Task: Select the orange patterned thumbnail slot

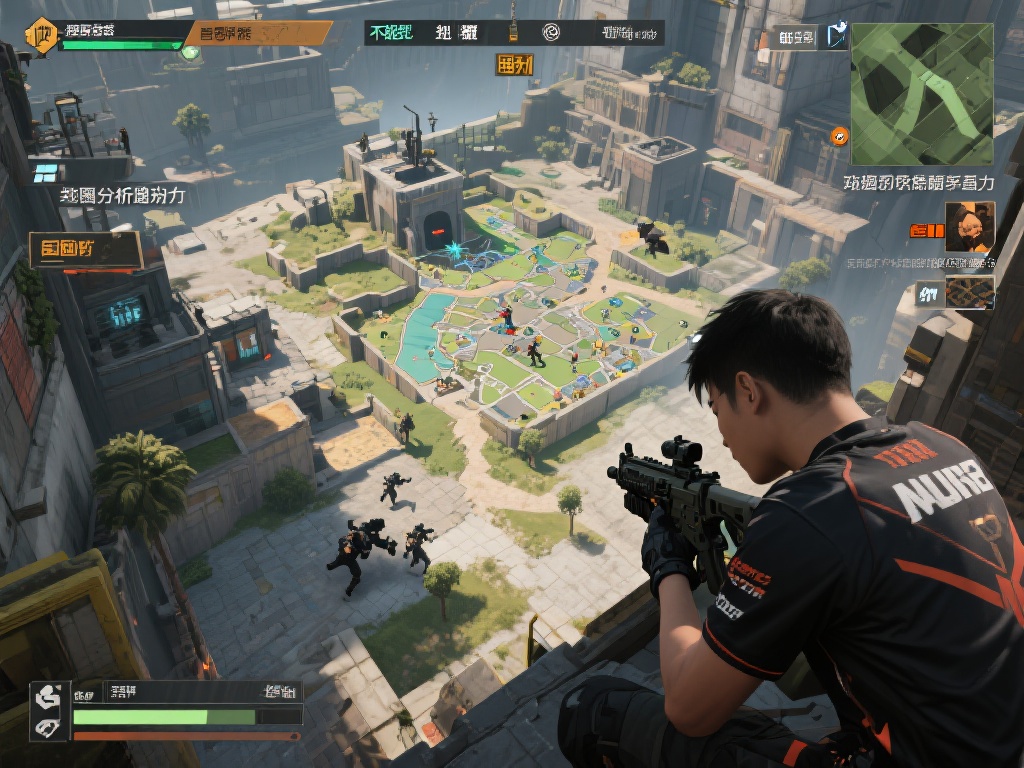Action: click(x=969, y=292)
